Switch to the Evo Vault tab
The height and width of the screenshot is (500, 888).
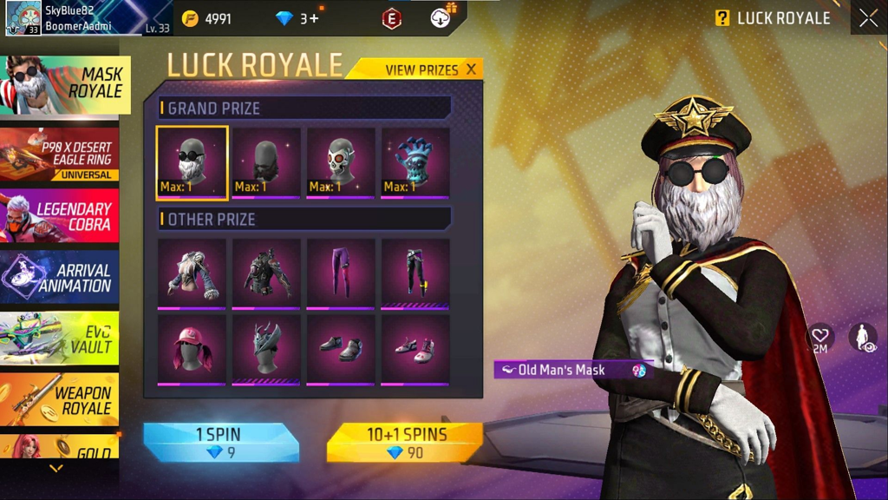coord(59,338)
